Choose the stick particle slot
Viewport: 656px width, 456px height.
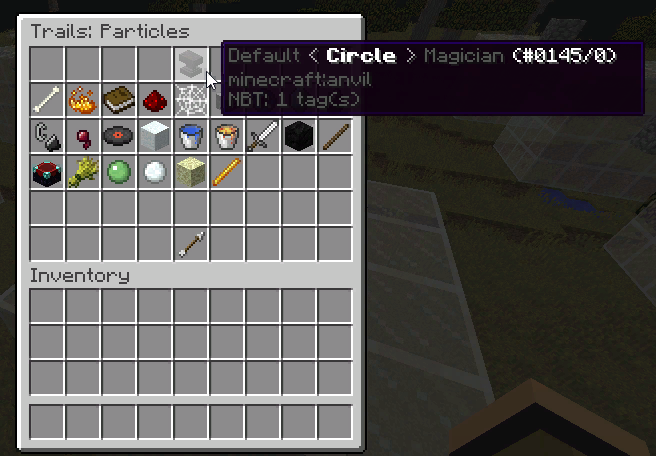334,136
